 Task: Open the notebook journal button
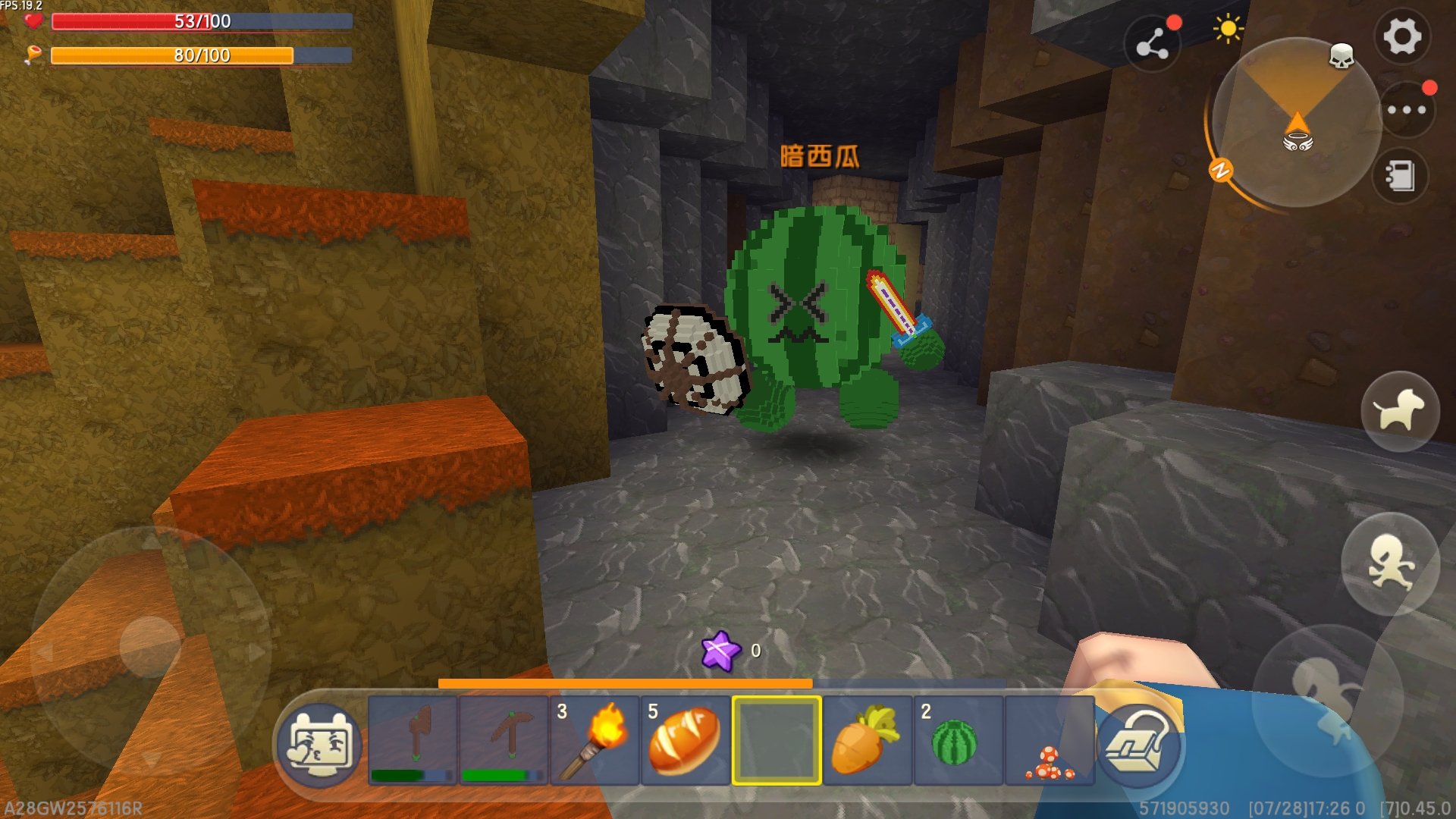click(1400, 176)
